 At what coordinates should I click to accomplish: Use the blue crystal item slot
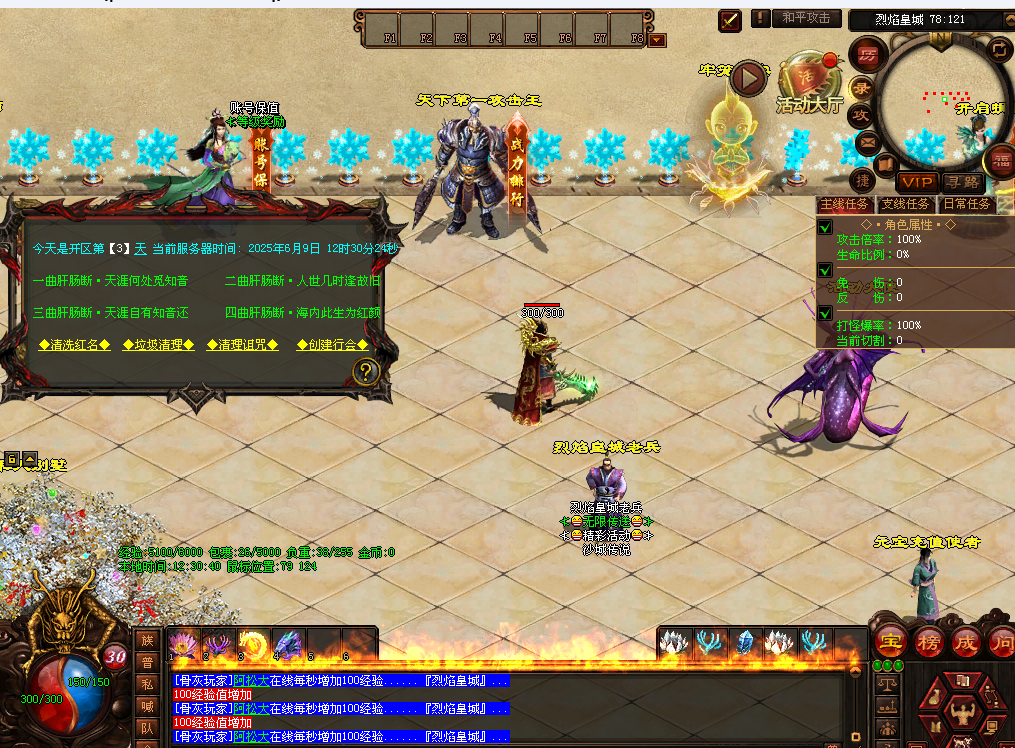pos(743,642)
